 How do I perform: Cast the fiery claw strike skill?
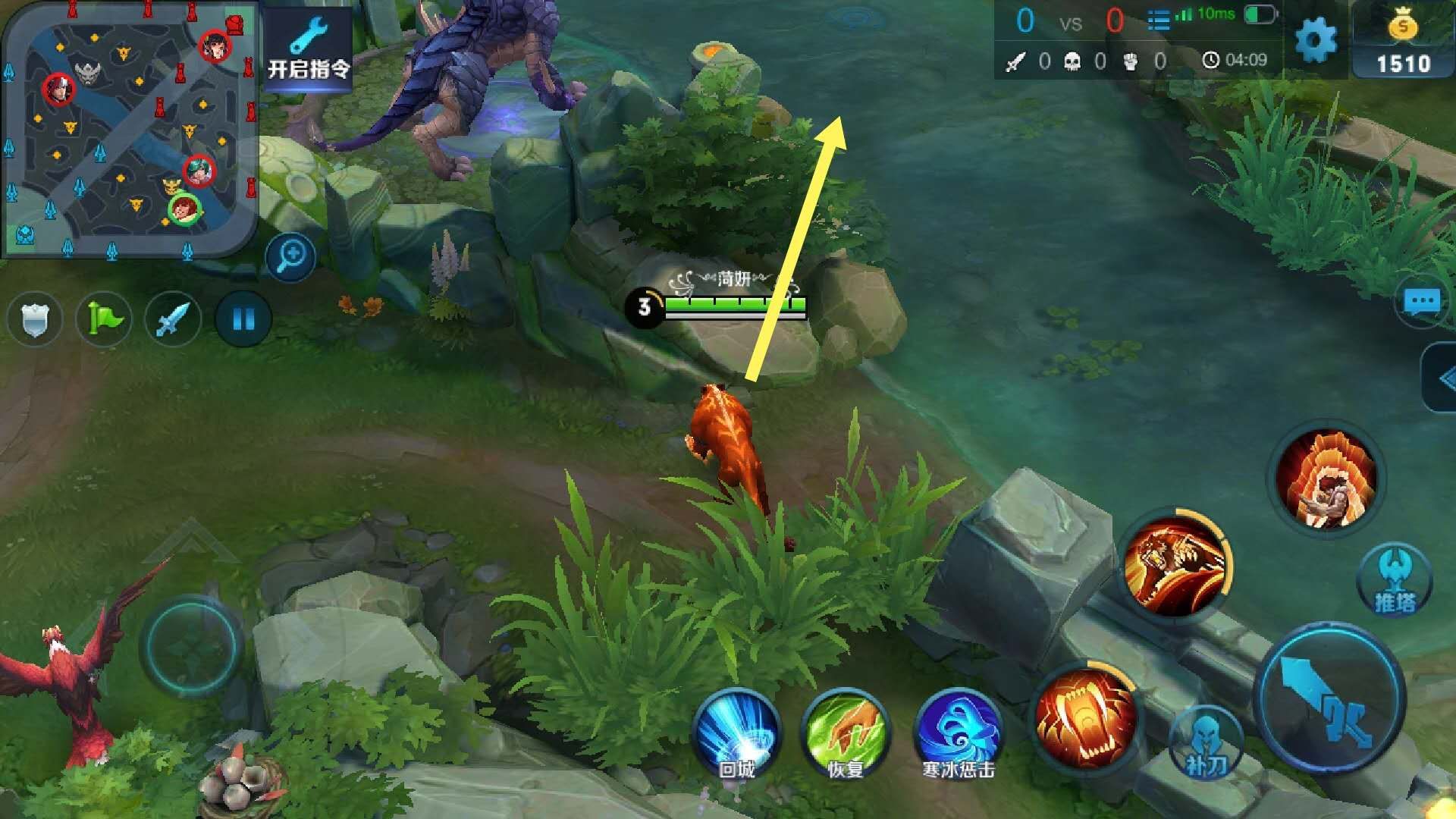pyautogui.click(x=1175, y=565)
